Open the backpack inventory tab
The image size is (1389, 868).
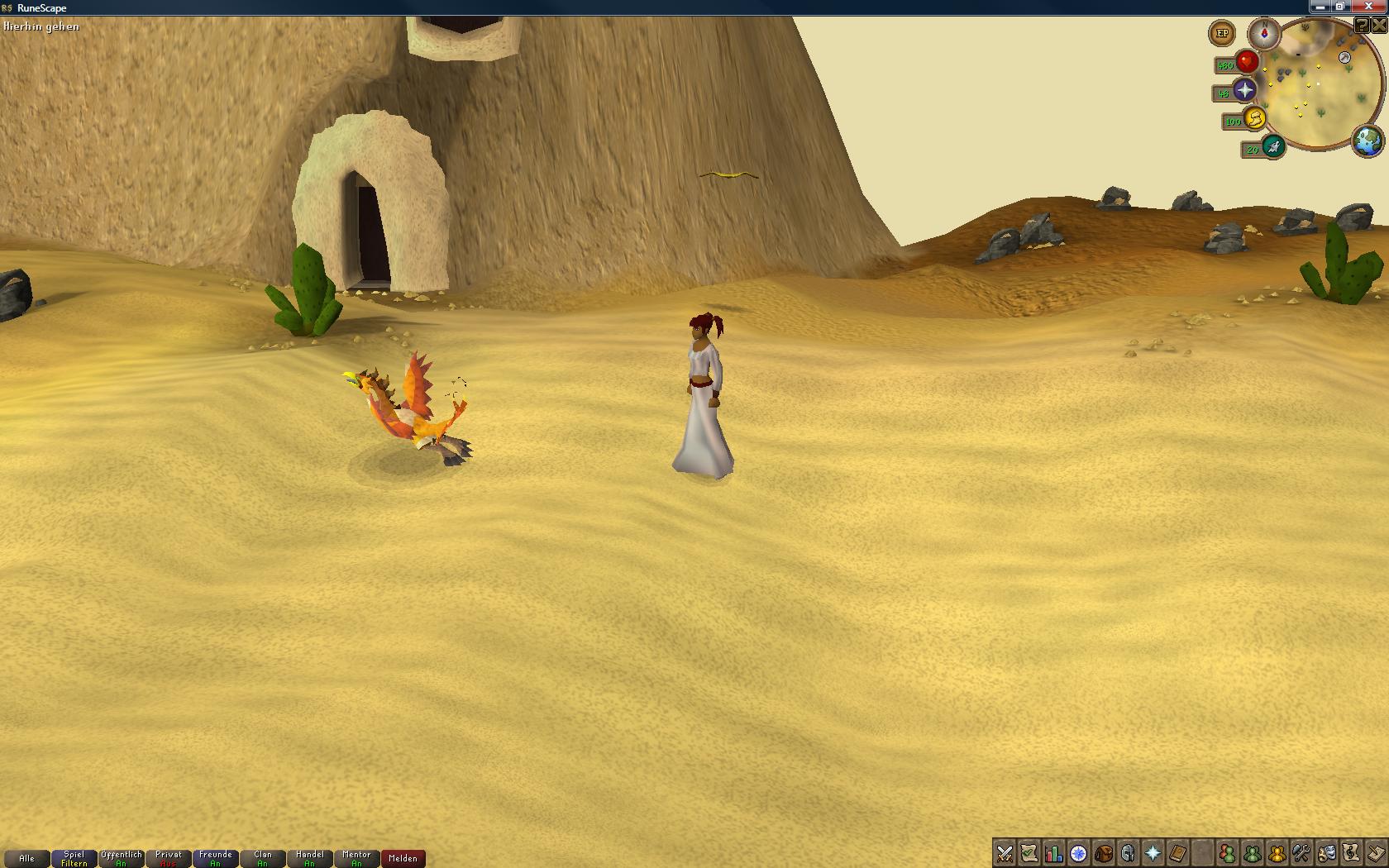(x=1103, y=853)
